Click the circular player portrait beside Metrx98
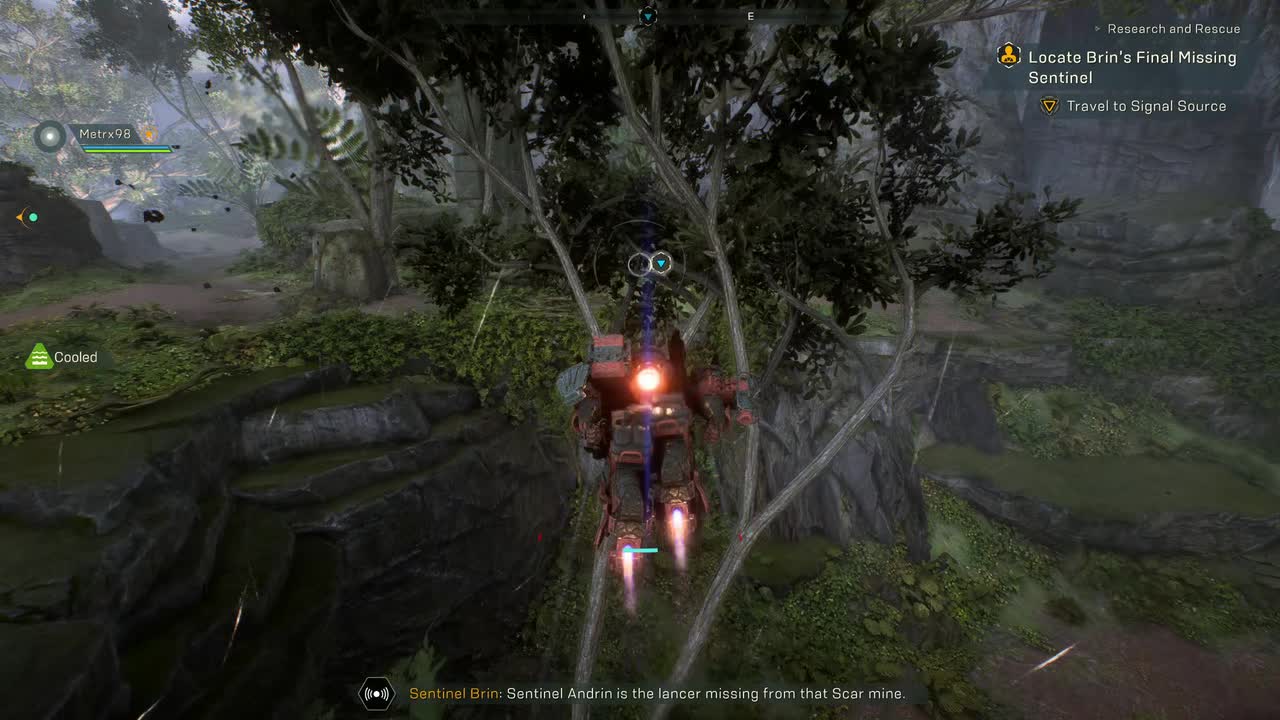Viewport: 1280px width, 720px height. (x=48, y=135)
